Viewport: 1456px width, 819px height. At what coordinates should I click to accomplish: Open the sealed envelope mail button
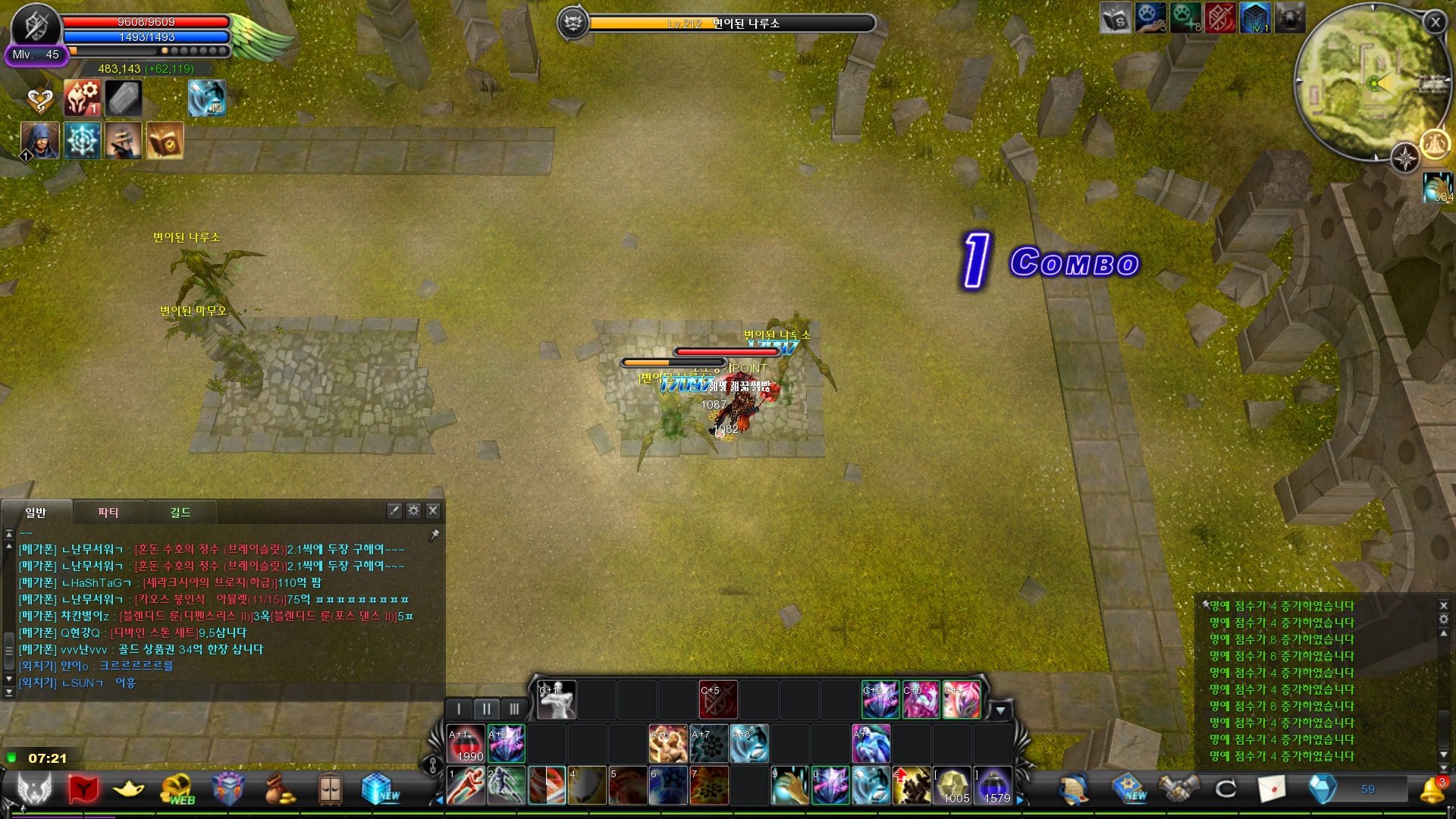[1272, 789]
